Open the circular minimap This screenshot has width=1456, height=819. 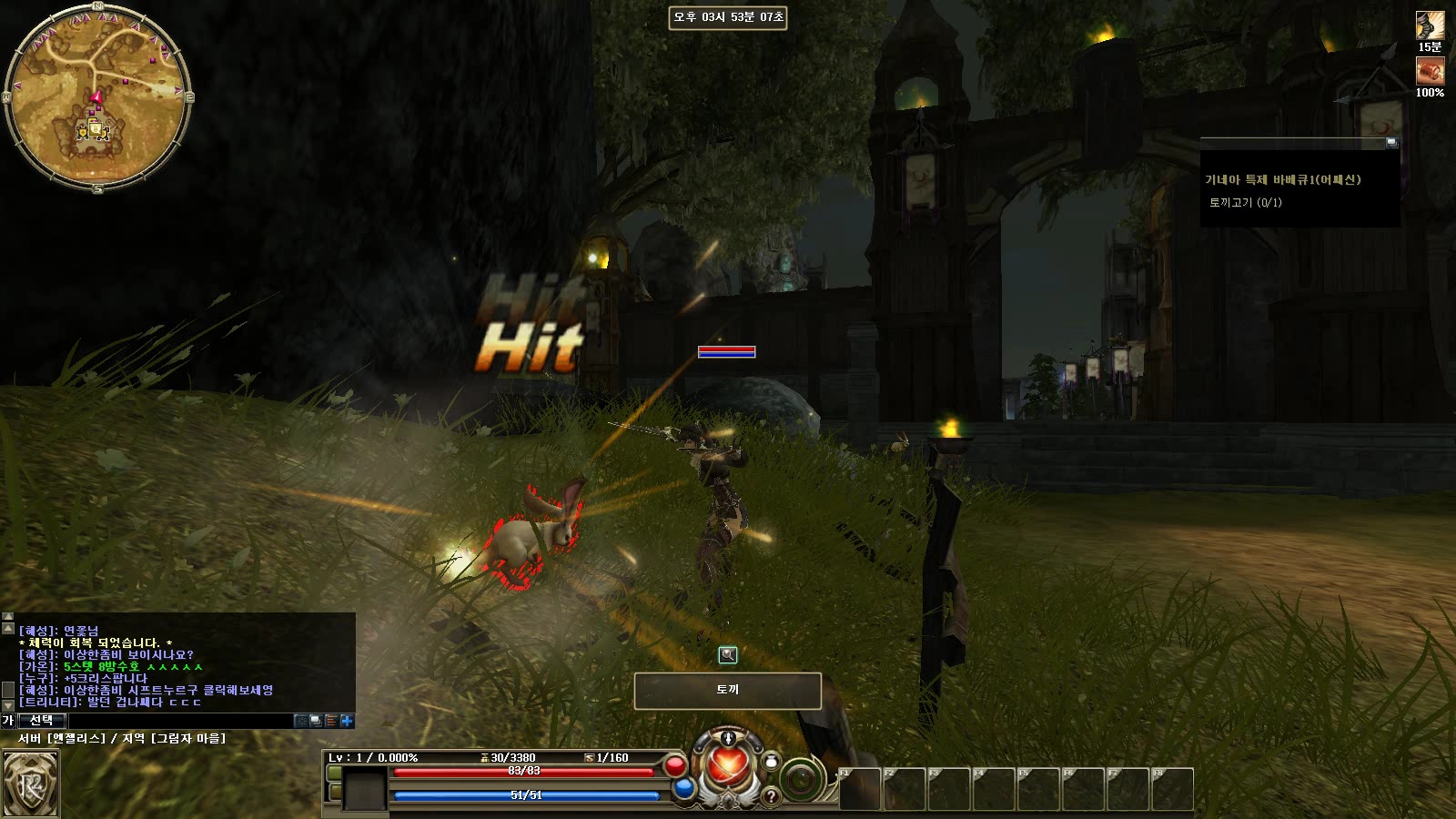[x=97, y=97]
